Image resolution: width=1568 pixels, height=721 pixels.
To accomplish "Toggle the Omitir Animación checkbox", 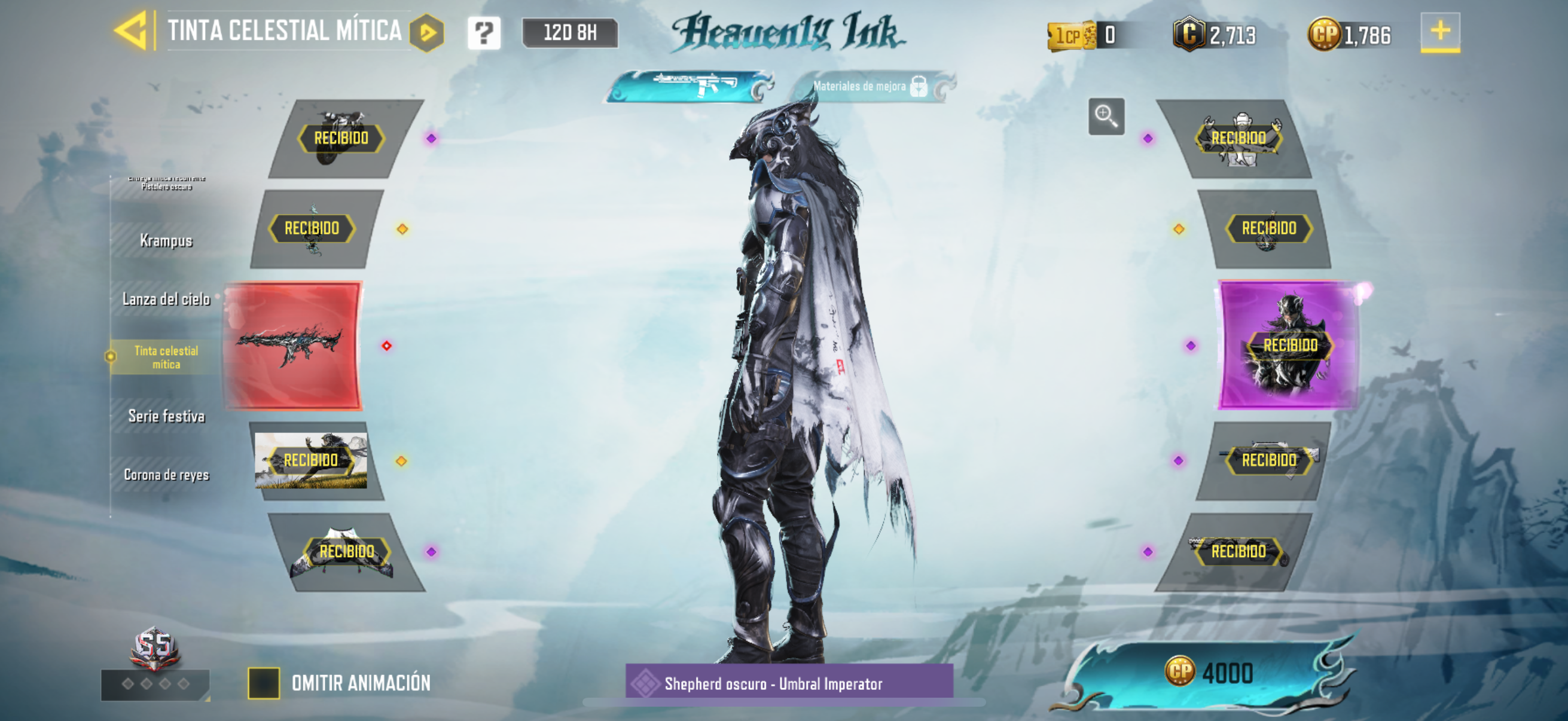I will [x=264, y=683].
